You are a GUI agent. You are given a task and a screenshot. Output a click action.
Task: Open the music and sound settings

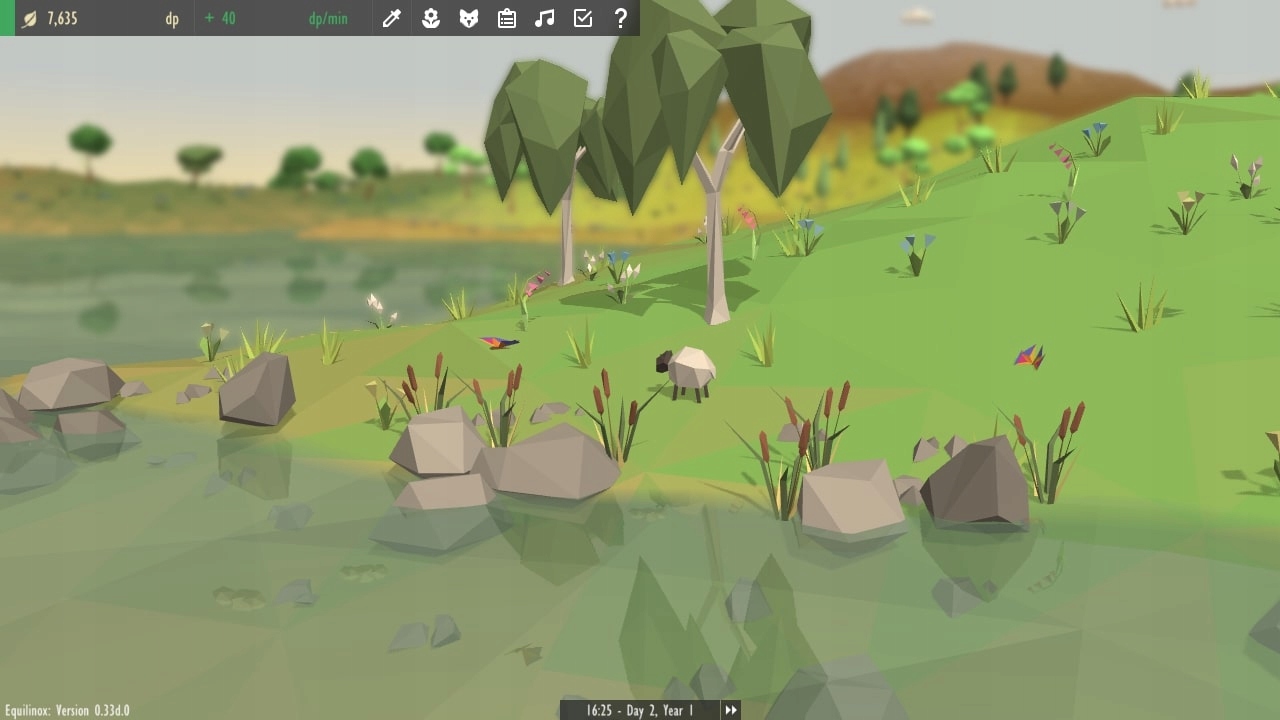pos(544,17)
